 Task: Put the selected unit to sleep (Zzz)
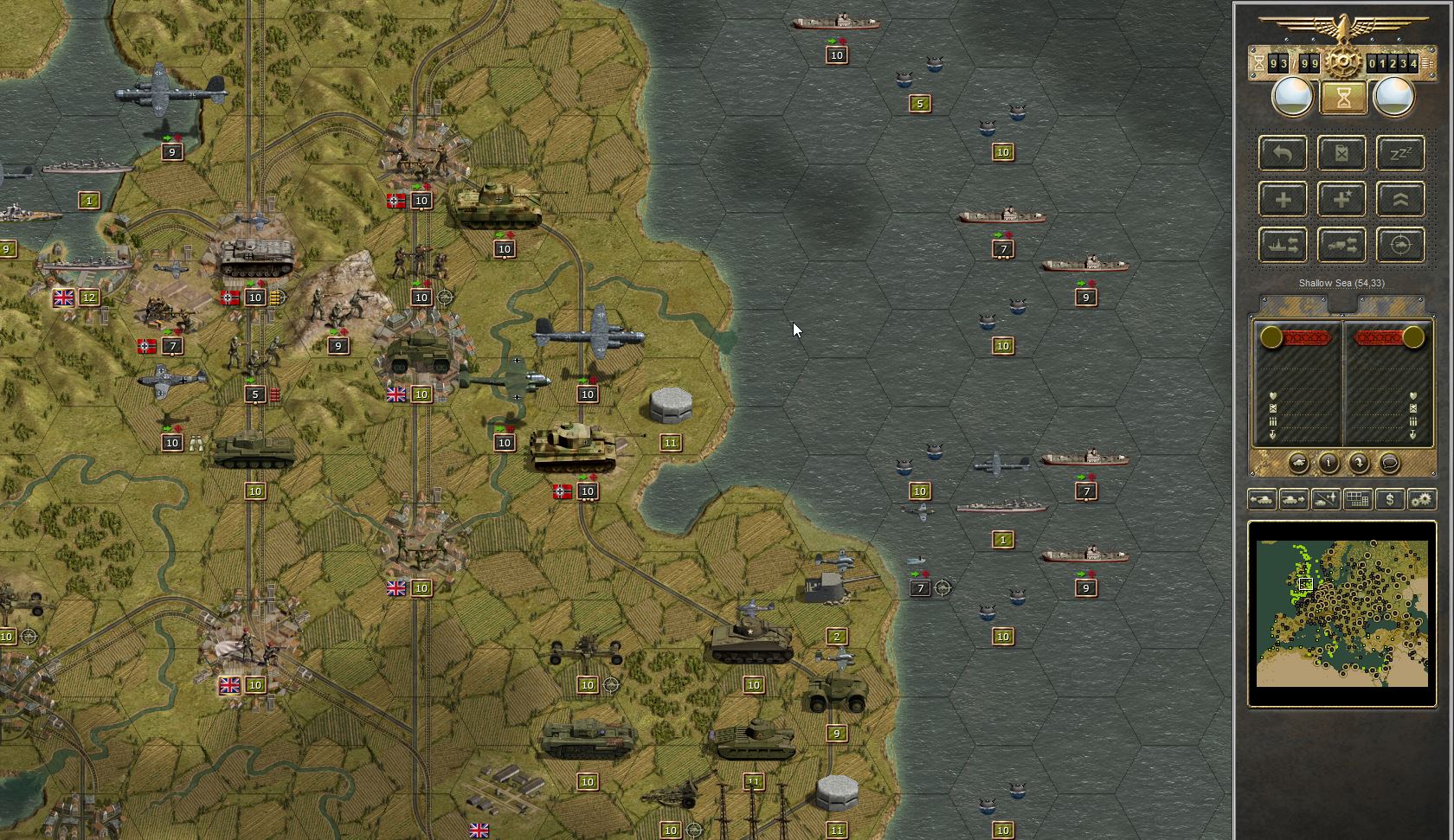[x=1401, y=153]
